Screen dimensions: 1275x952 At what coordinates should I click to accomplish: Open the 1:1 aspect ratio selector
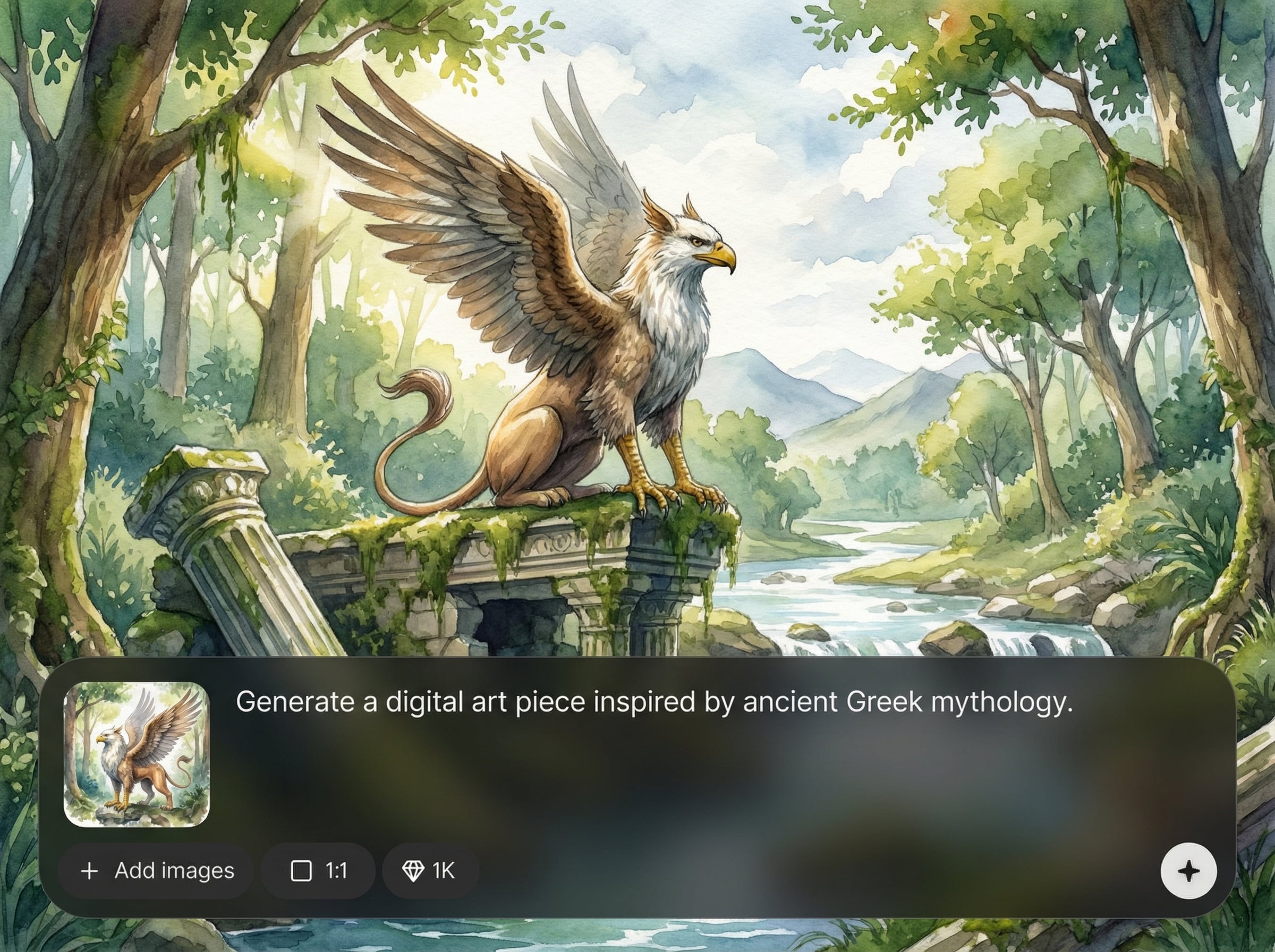(x=318, y=871)
